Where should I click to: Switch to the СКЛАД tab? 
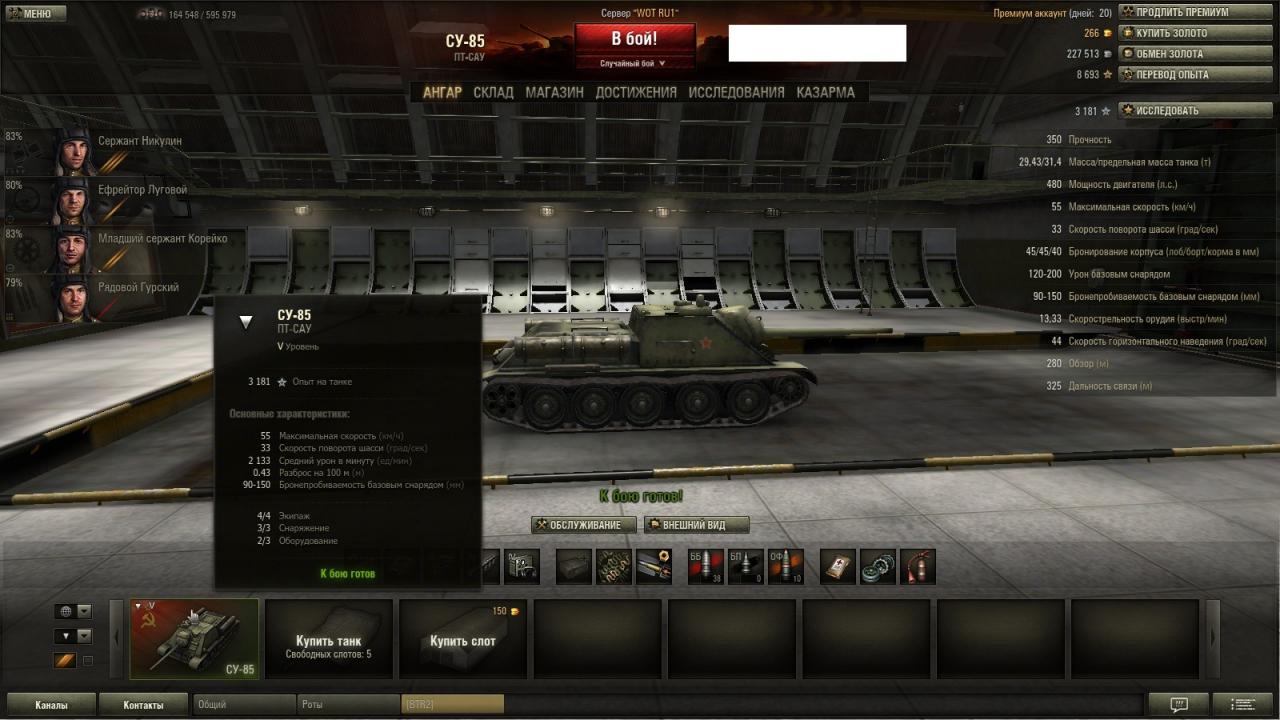[x=493, y=92]
